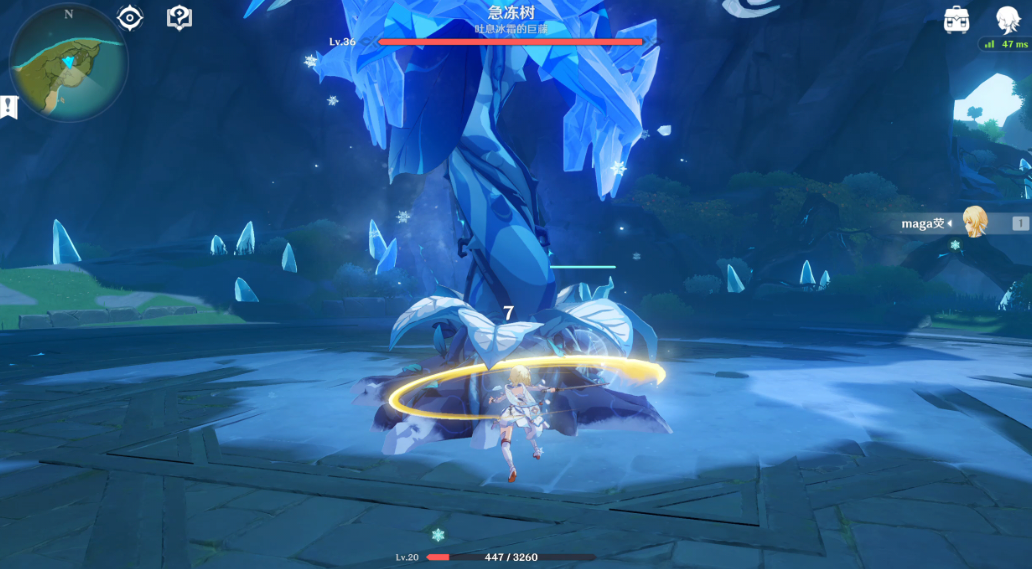Open the quest guide hexagon icon
The image size is (1032, 569).
[179, 17]
